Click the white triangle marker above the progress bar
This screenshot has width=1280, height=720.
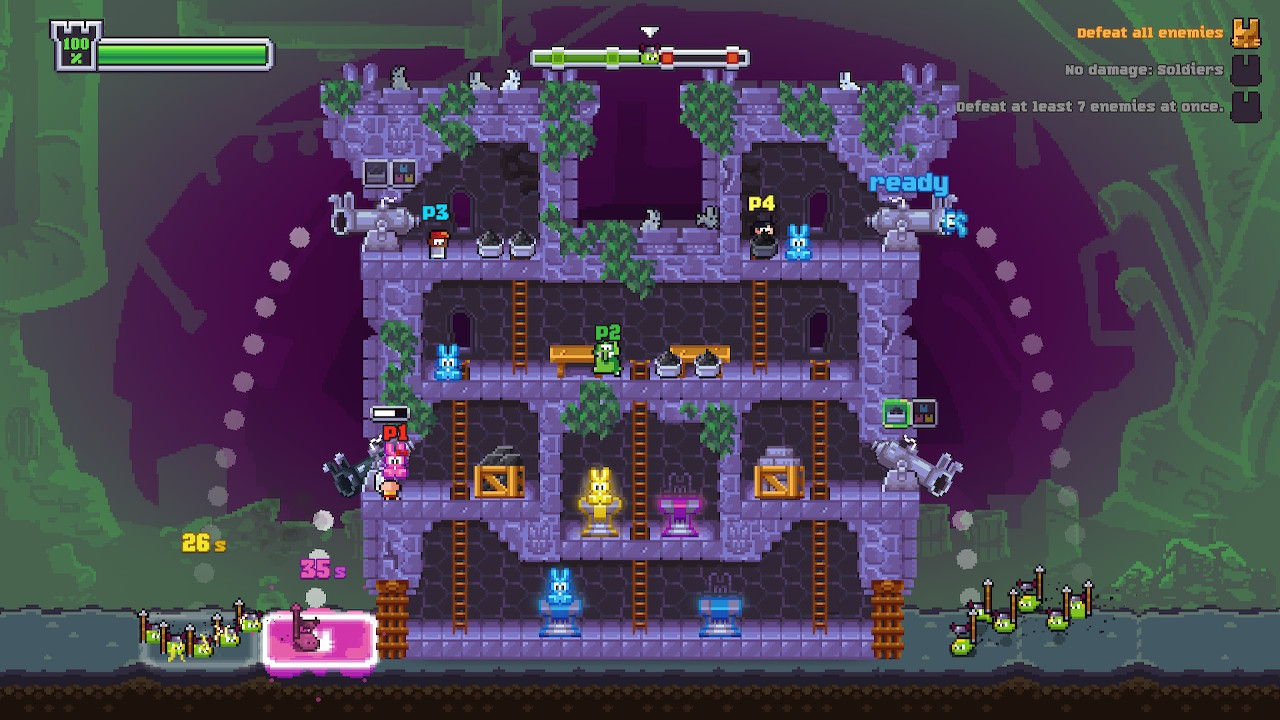click(x=649, y=31)
